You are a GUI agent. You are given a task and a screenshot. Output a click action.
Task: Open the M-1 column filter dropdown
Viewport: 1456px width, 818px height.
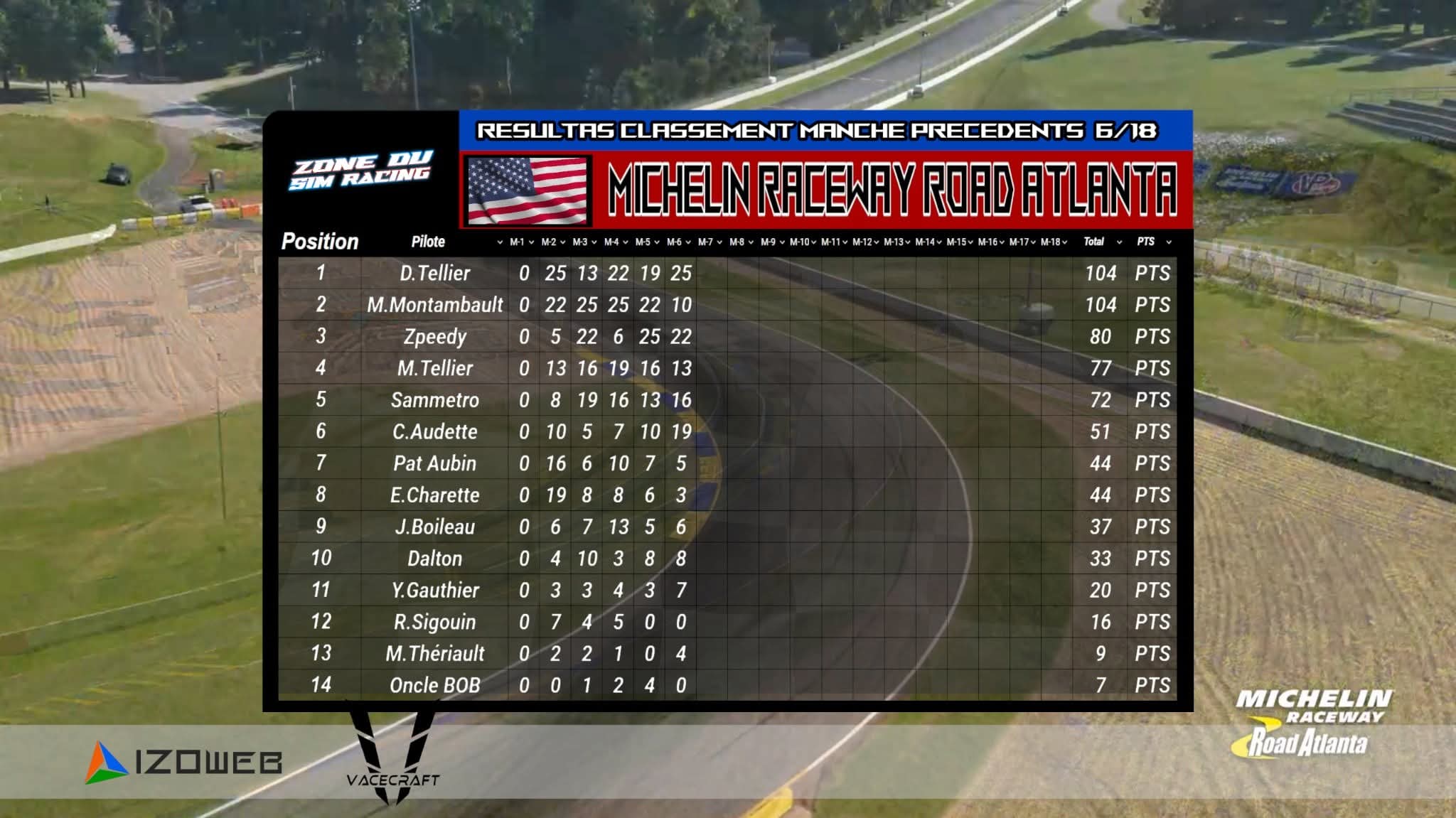[x=531, y=242]
